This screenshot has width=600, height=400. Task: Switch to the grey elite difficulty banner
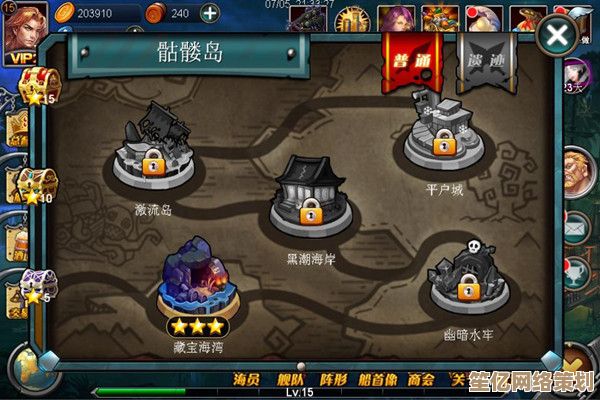coord(476,60)
